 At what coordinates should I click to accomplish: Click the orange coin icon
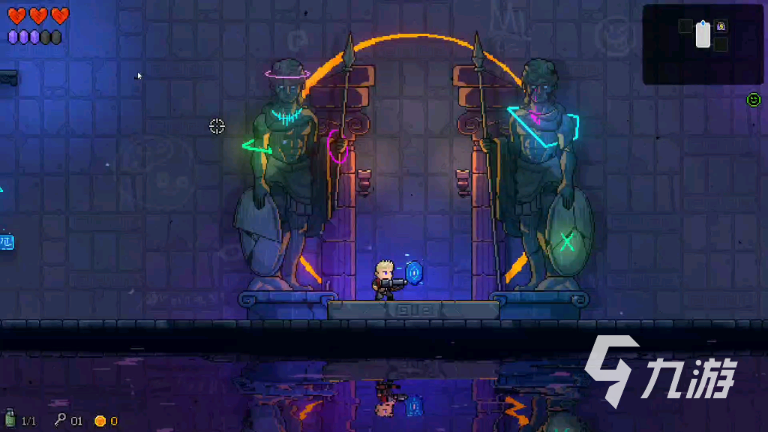click(x=100, y=421)
